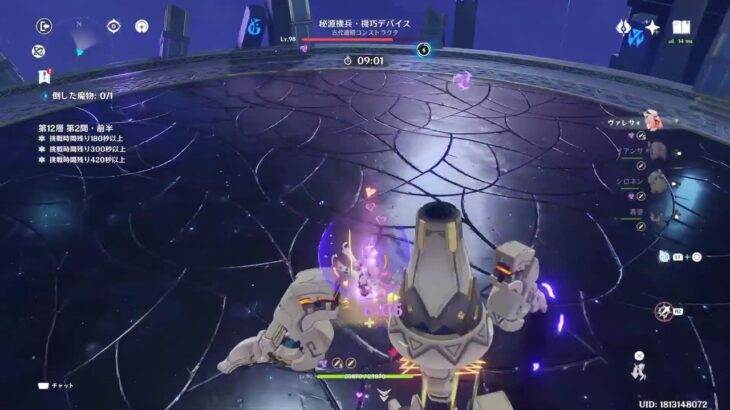Open the Adventurer Handbook book icon
This screenshot has height=410, width=730.
click(682, 28)
